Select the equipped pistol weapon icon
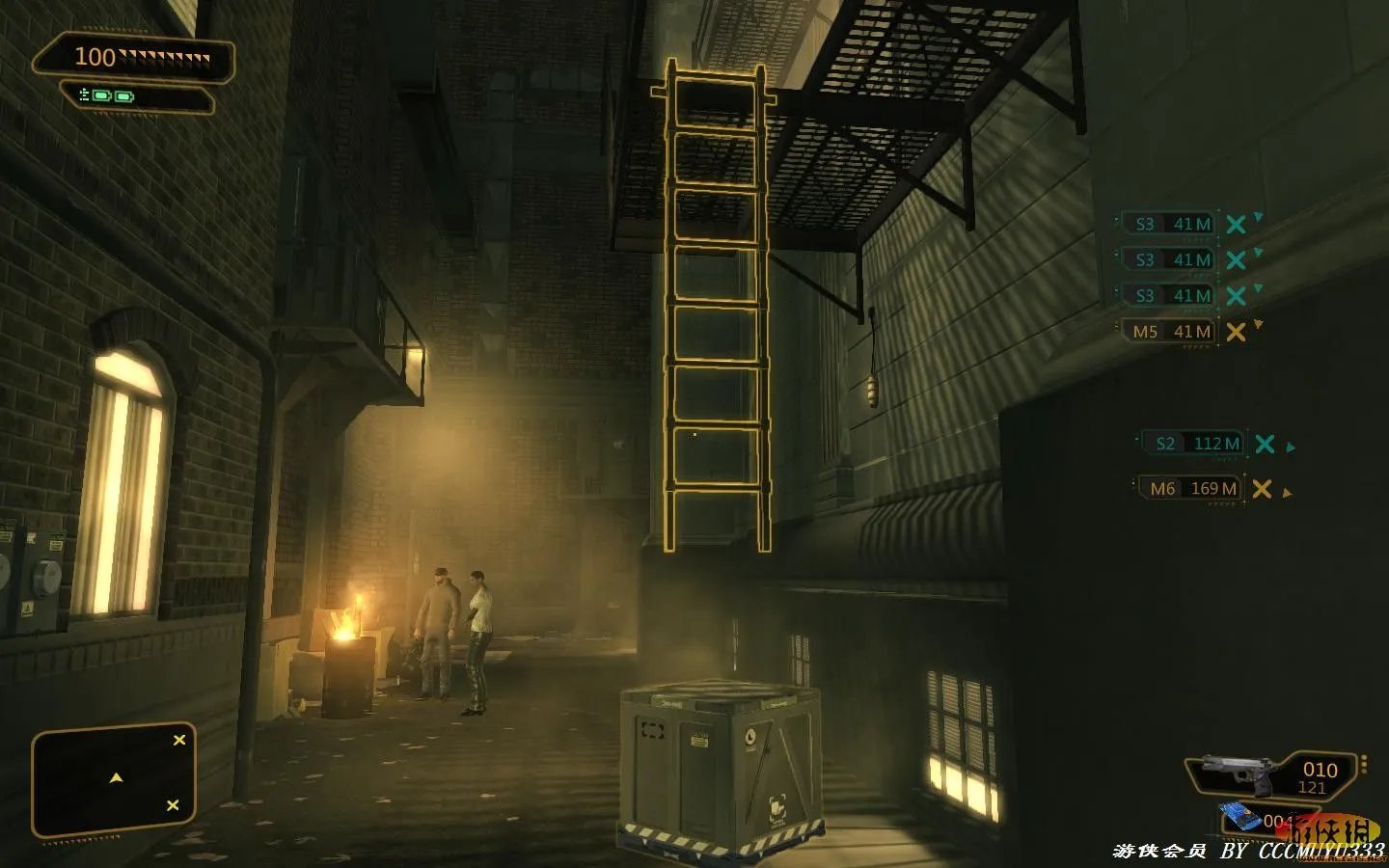1389x868 pixels. point(1239,772)
